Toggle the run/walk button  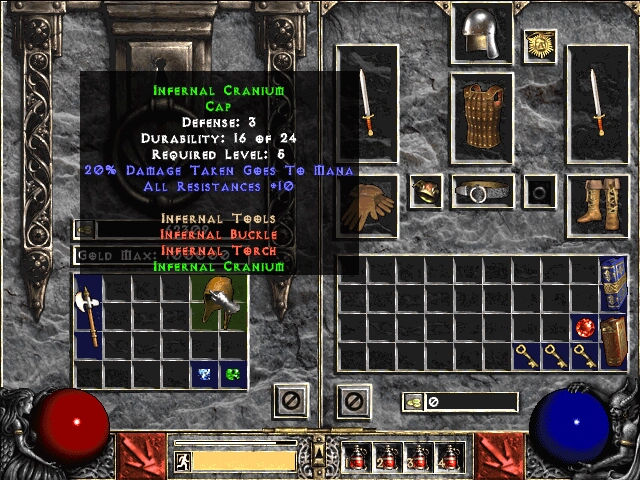[x=183, y=461]
